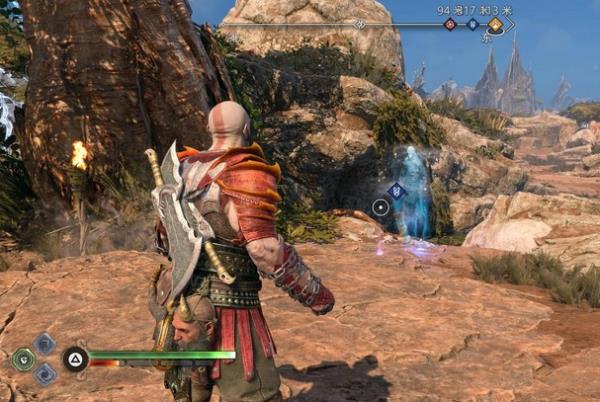
Task: Click the white outlined diamond on the compass
Action: click(360, 24)
